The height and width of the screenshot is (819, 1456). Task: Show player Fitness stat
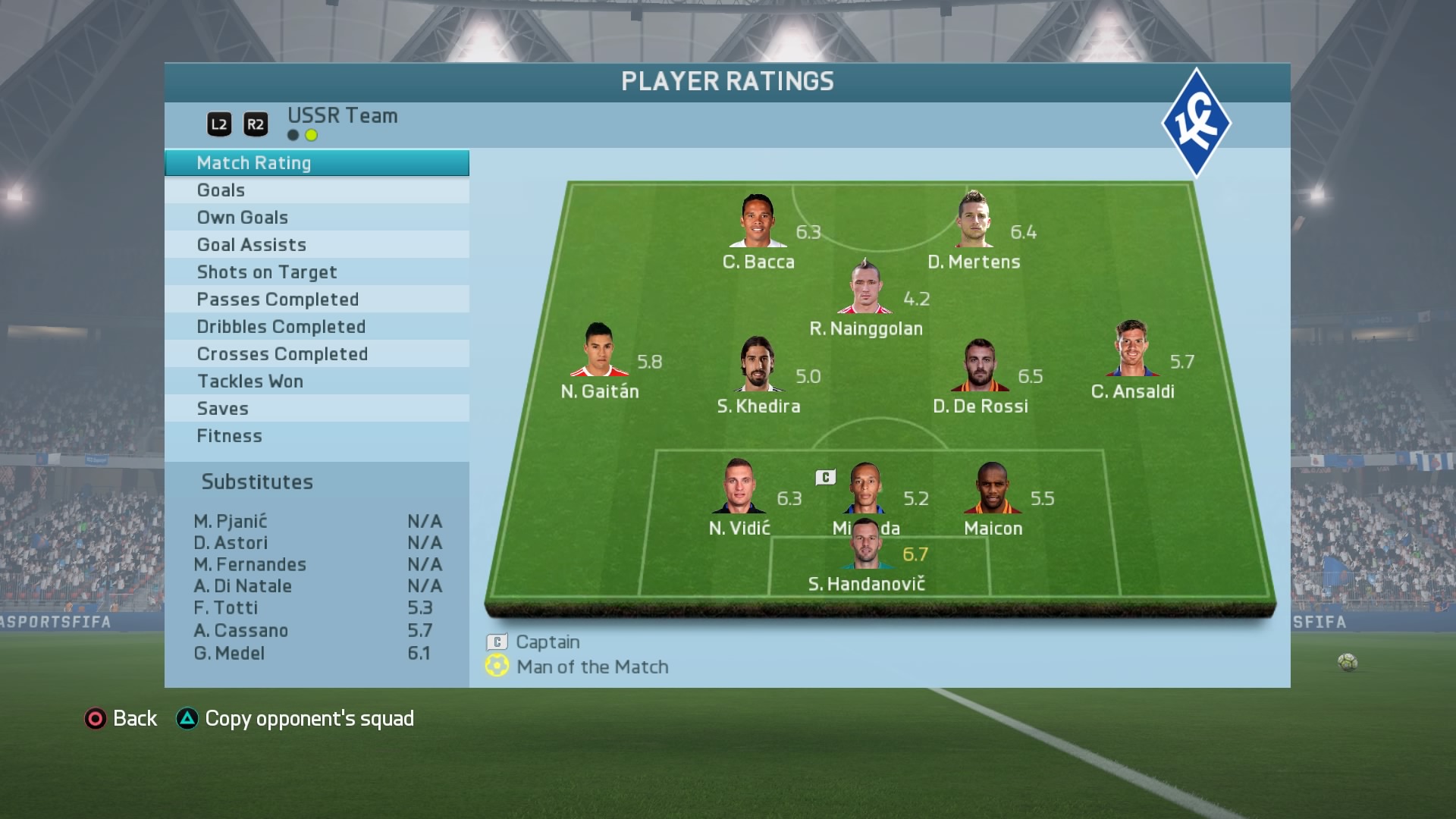tap(316, 436)
